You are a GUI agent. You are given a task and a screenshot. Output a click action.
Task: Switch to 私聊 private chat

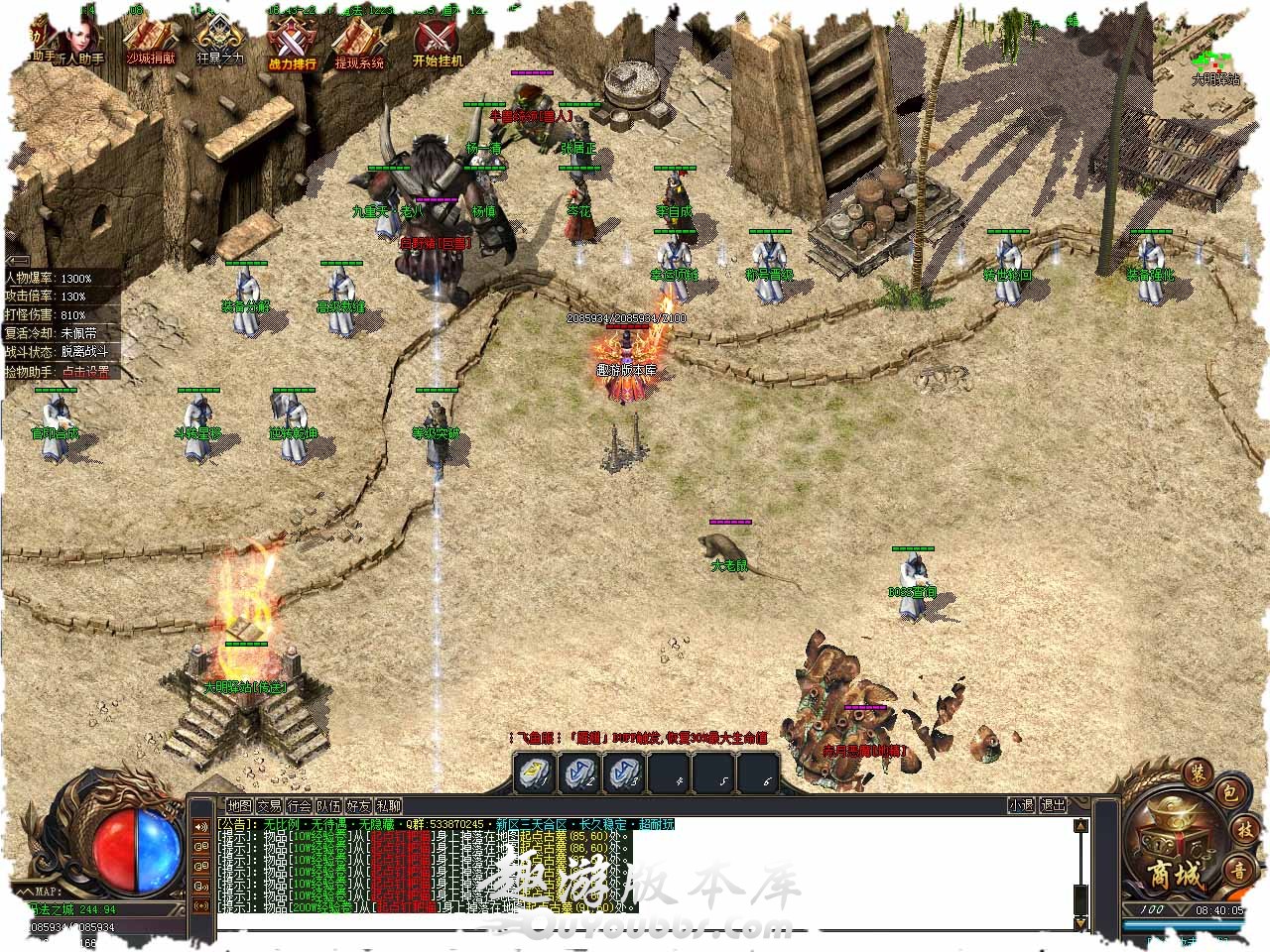(x=388, y=806)
